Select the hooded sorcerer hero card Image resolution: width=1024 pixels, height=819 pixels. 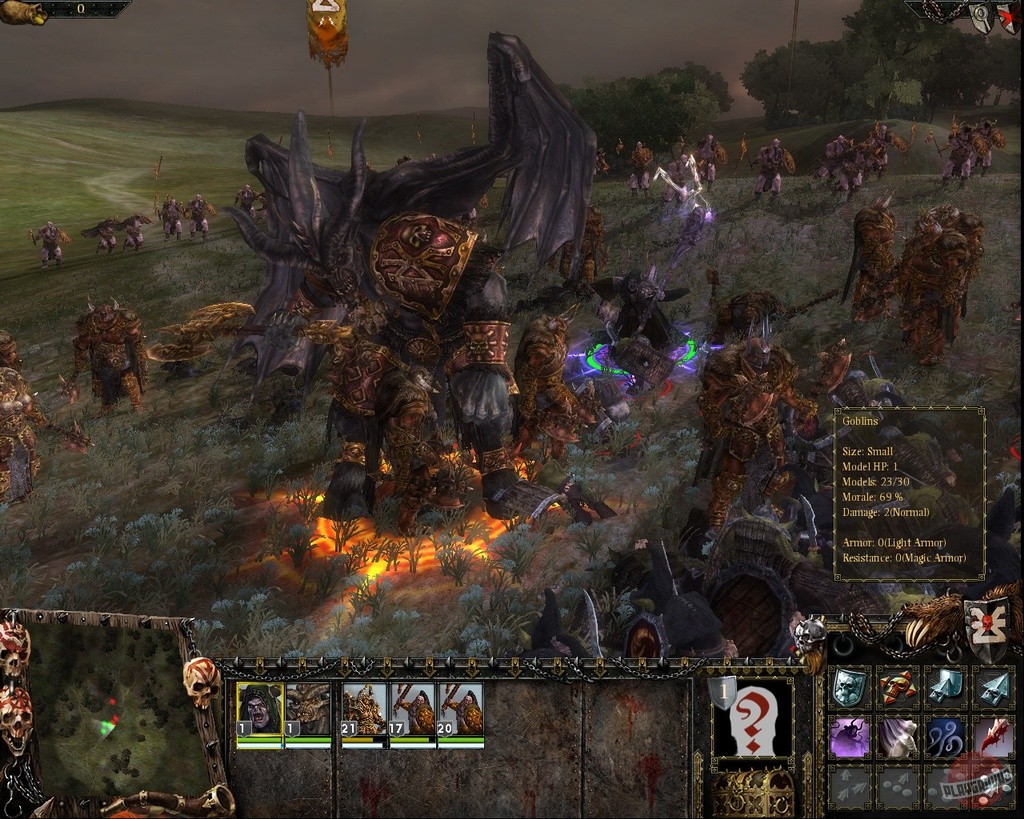pos(259,710)
